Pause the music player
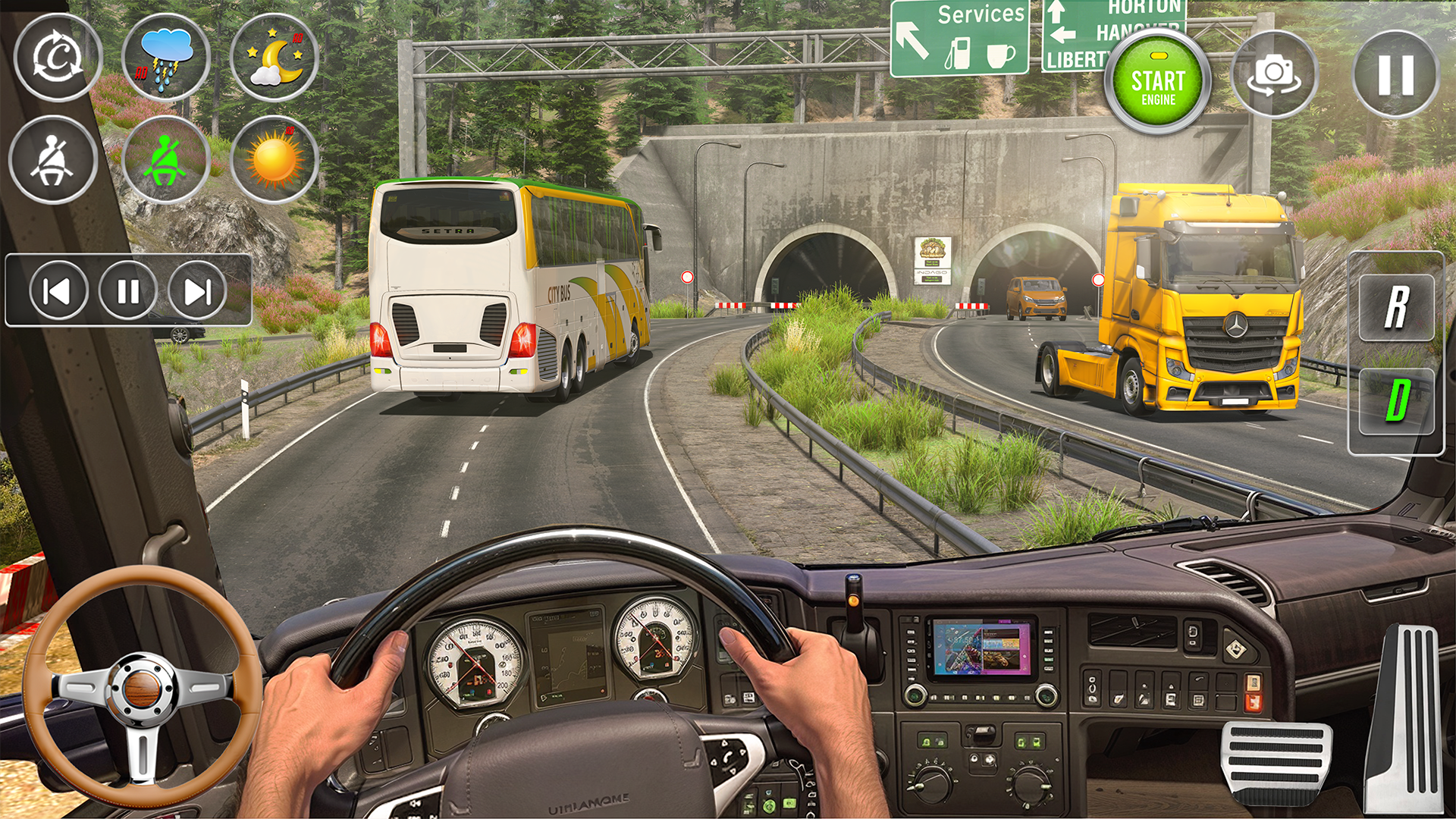Screen dimensions: 1456x819 (x=128, y=291)
